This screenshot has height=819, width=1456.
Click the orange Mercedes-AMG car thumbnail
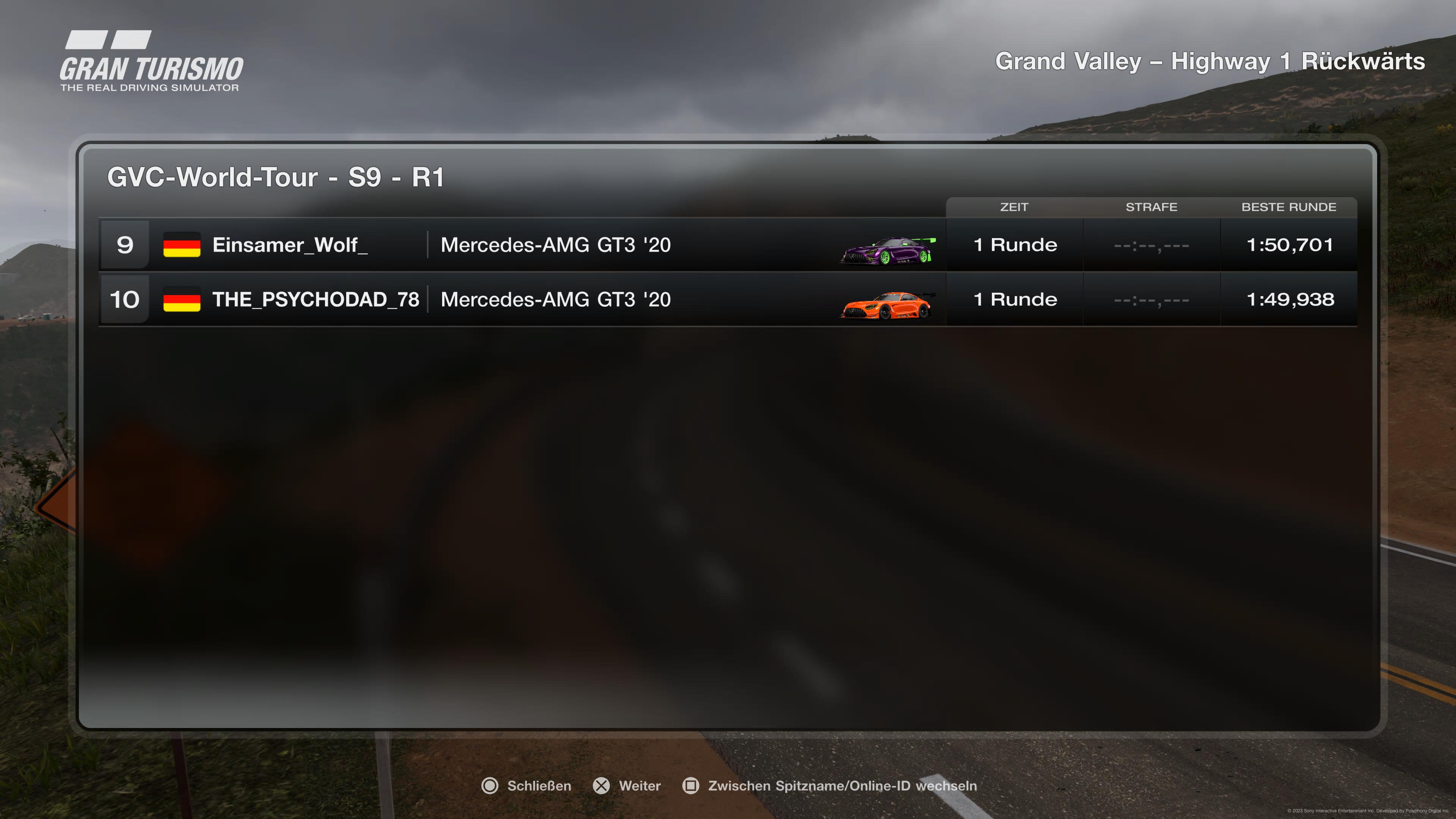[886, 305]
